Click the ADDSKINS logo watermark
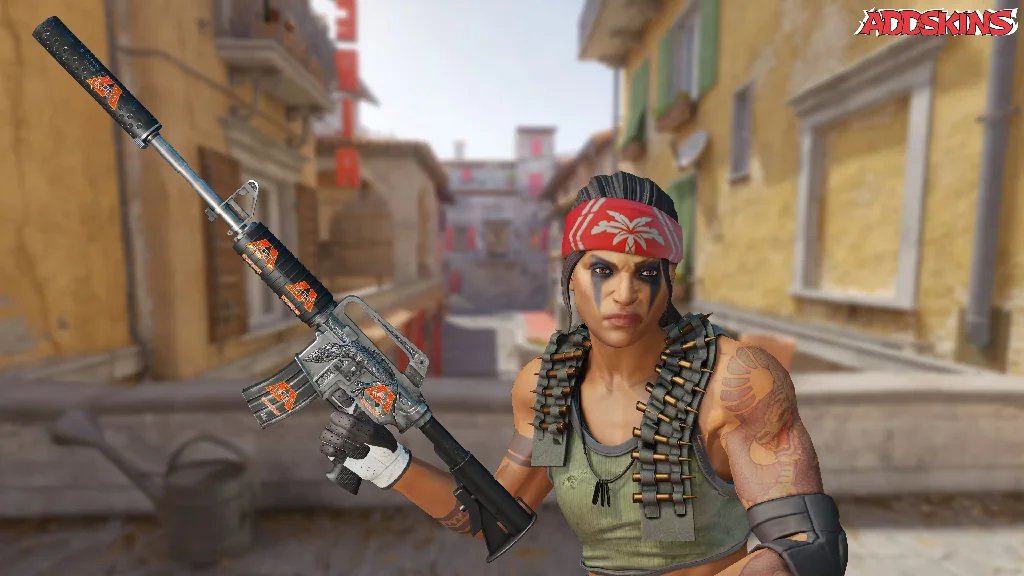Screen dimensions: 1024x576 (x=937, y=22)
